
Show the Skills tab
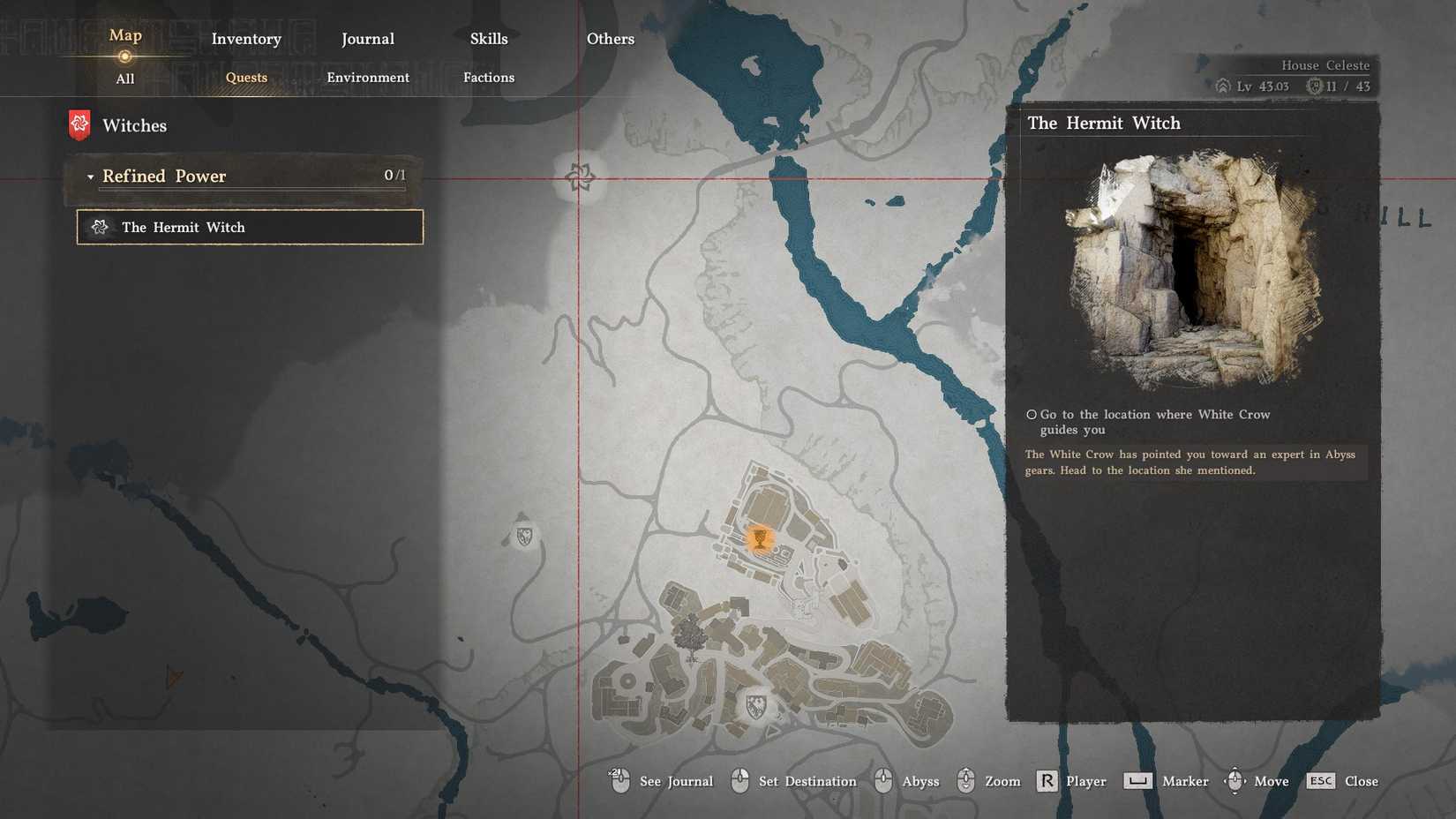tap(489, 39)
